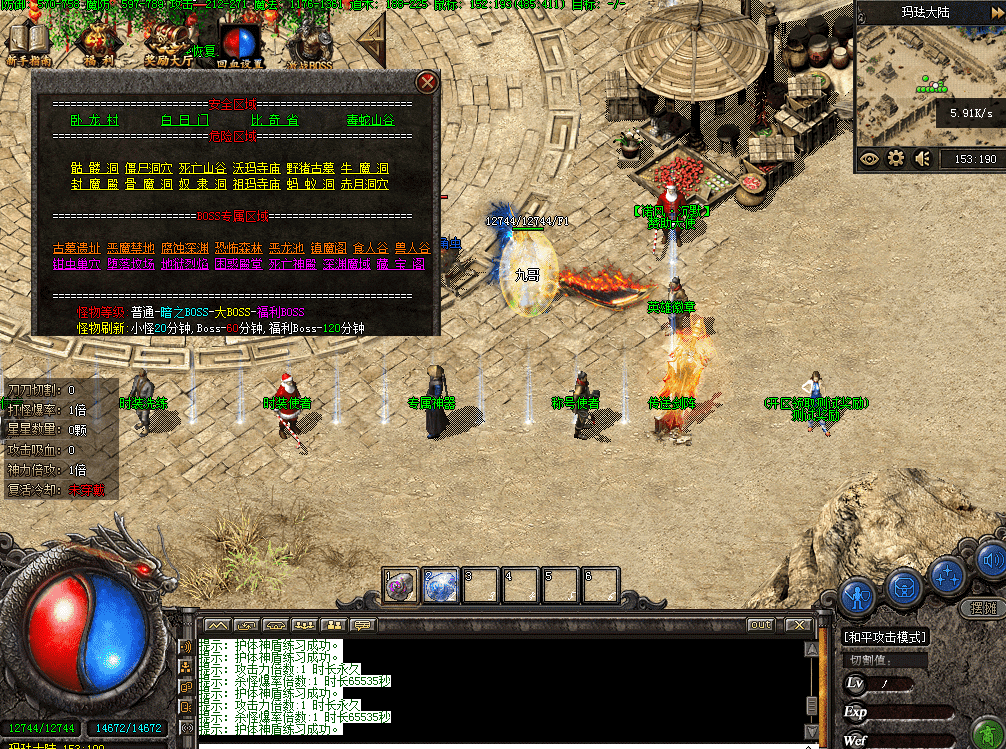The width and height of the screenshot is (1006, 749).
Task: Toggle sound with the speaker icon
Action: coord(922,158)
